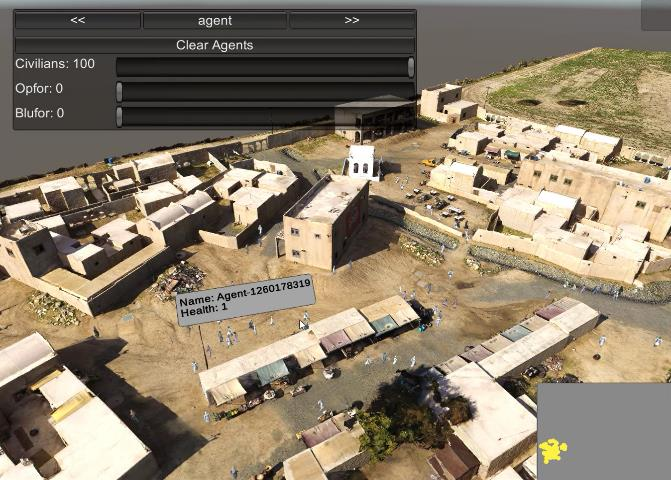Image resolution: width=671 pixels, height=480 pixels.
Task: Go to next with ">>" button
Action: point(351,20)
